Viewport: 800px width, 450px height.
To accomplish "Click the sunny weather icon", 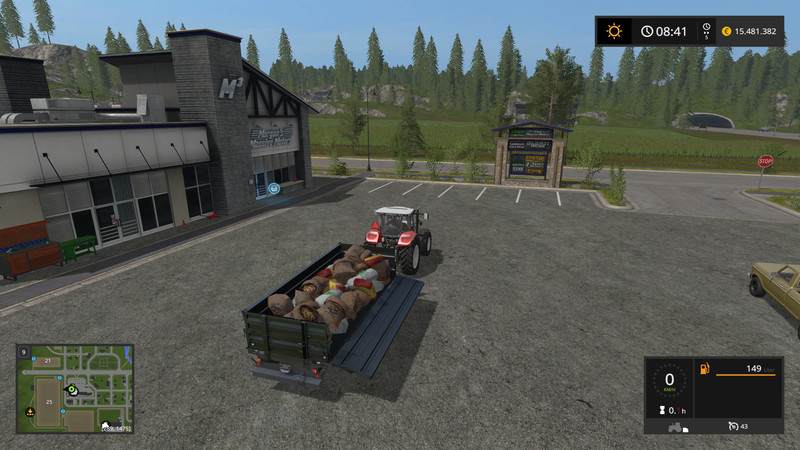I will point(613,31).
